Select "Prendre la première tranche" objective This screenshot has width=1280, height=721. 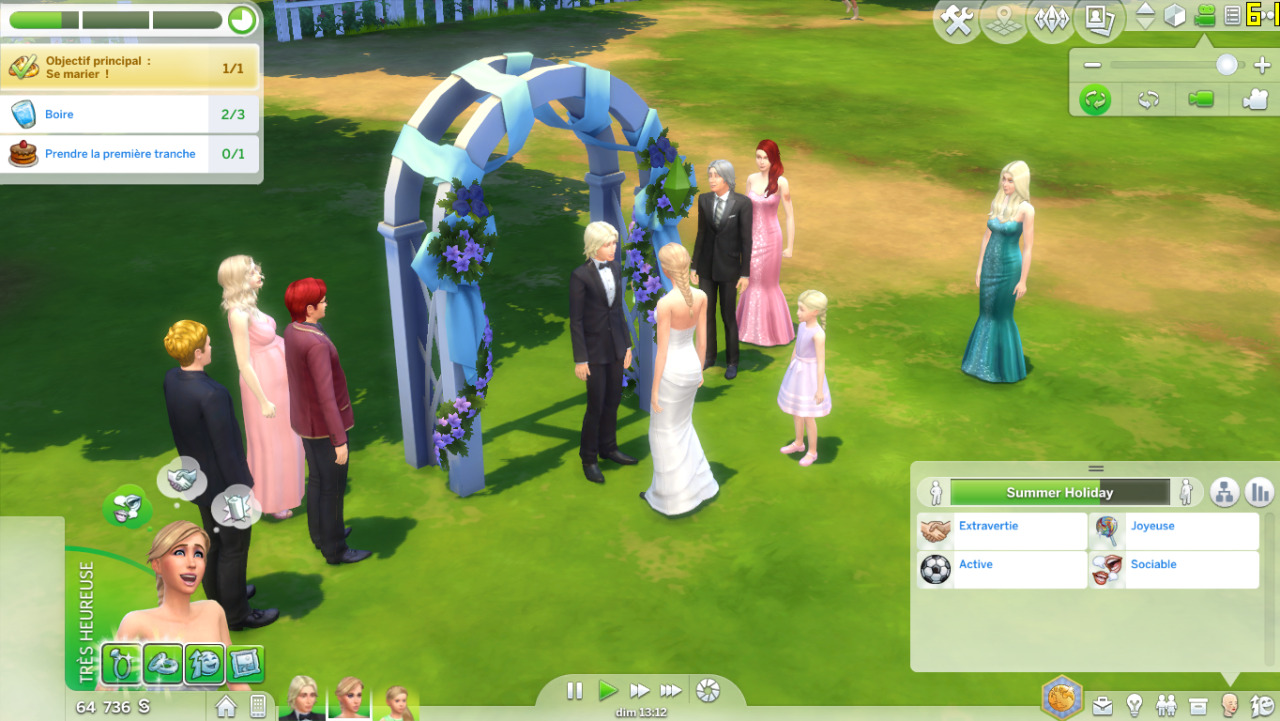(130, 154)
